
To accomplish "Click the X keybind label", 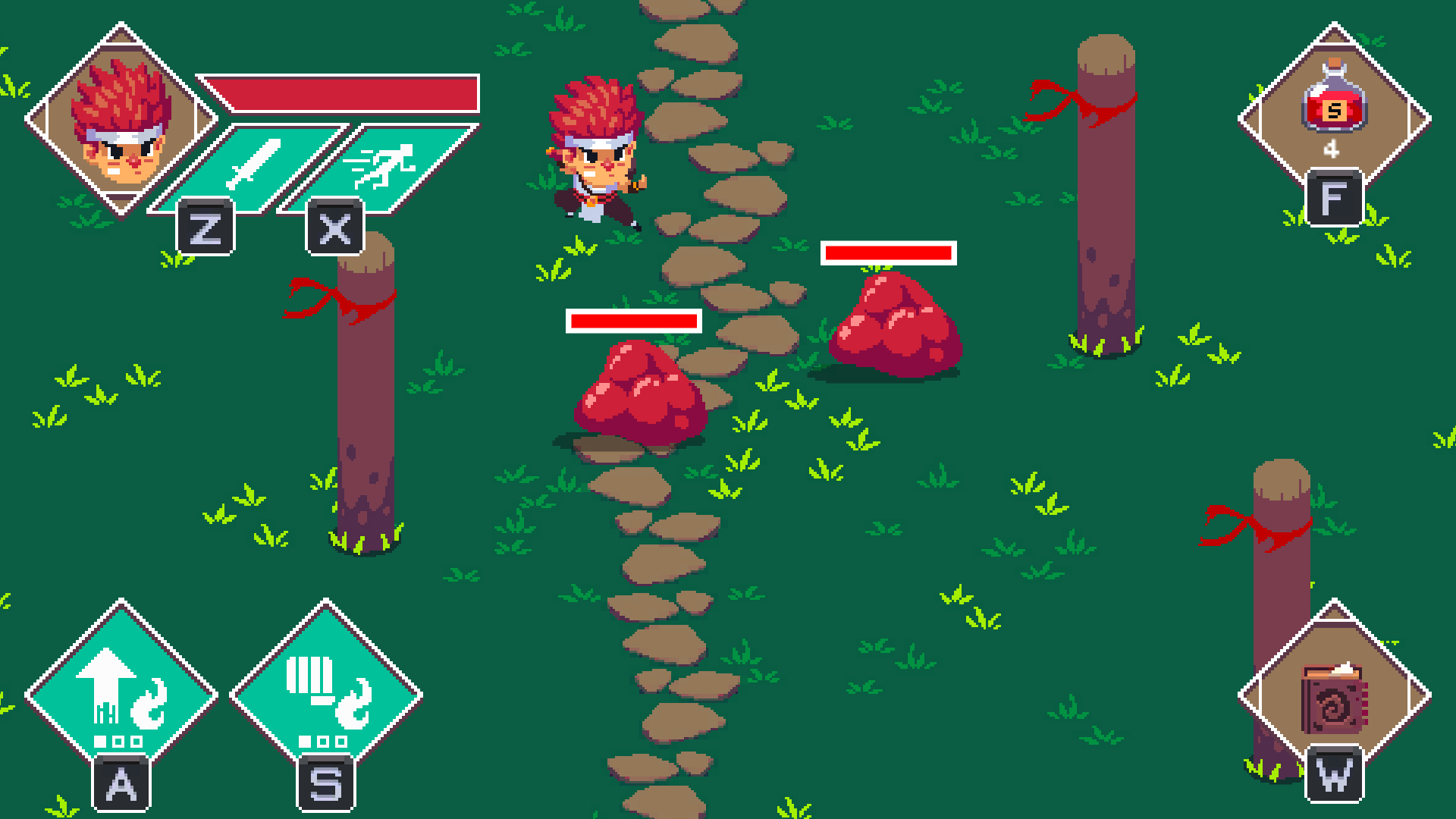I will (x=336, y=226).
